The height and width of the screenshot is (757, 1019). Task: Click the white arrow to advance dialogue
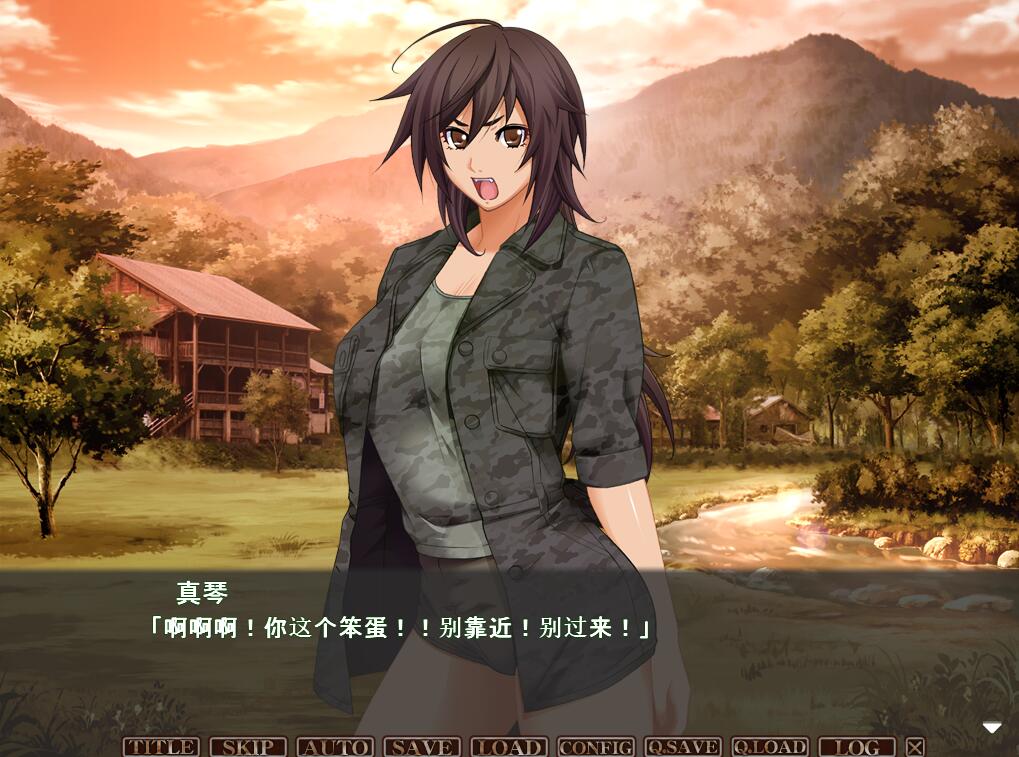tap(991, 727)
